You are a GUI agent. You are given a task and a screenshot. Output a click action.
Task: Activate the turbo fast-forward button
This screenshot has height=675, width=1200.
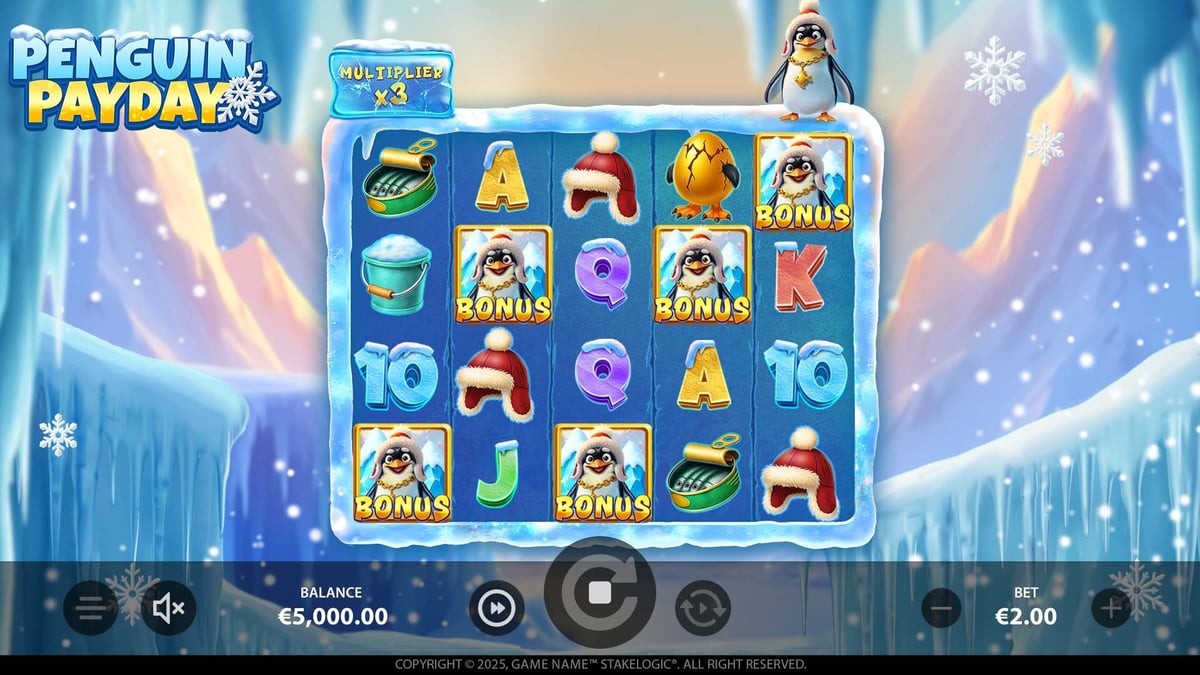click(x=497, y=607)
